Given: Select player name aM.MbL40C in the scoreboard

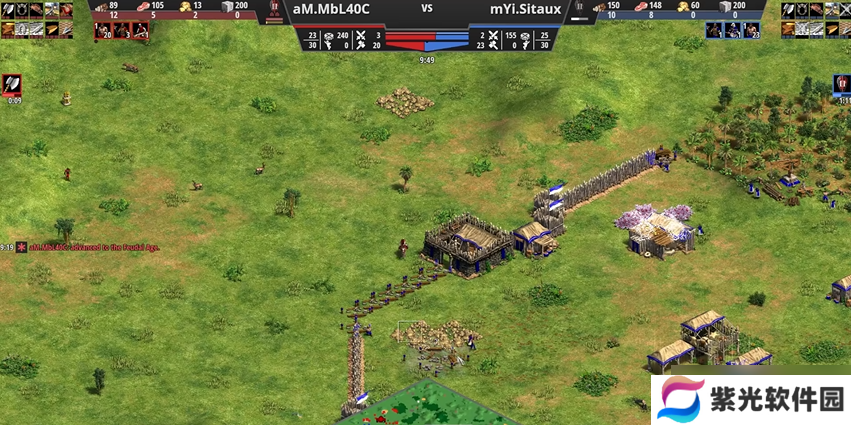Looking at the screenshot, I should [331, 8].
